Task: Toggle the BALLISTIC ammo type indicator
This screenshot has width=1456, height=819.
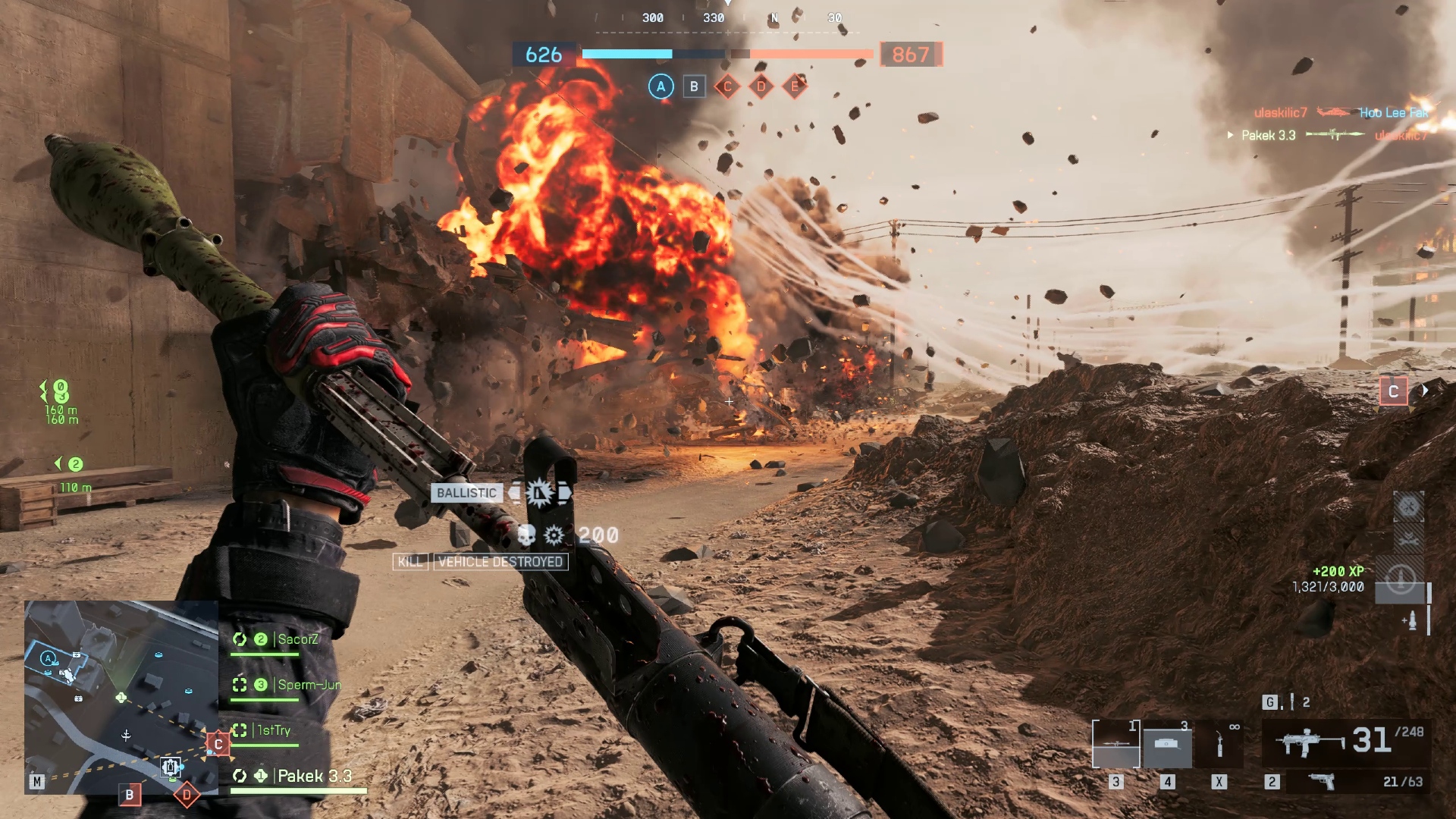Action: [466, 492]
